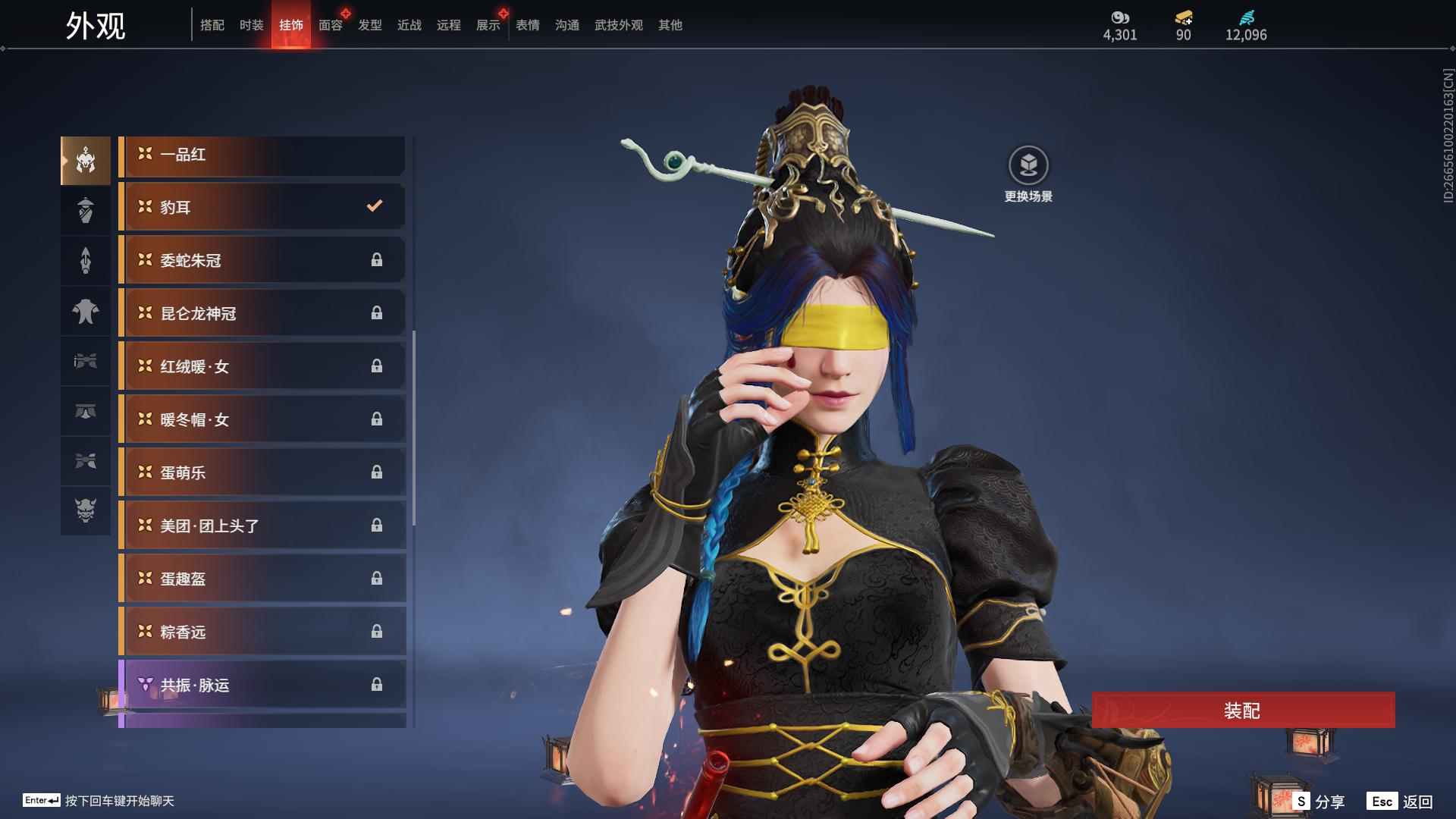Image resolution: width=1456 pixels, height=819 pixels.
Task: Open the 搭配 tab
Action: pyautogui.click(x=212, y=25)
